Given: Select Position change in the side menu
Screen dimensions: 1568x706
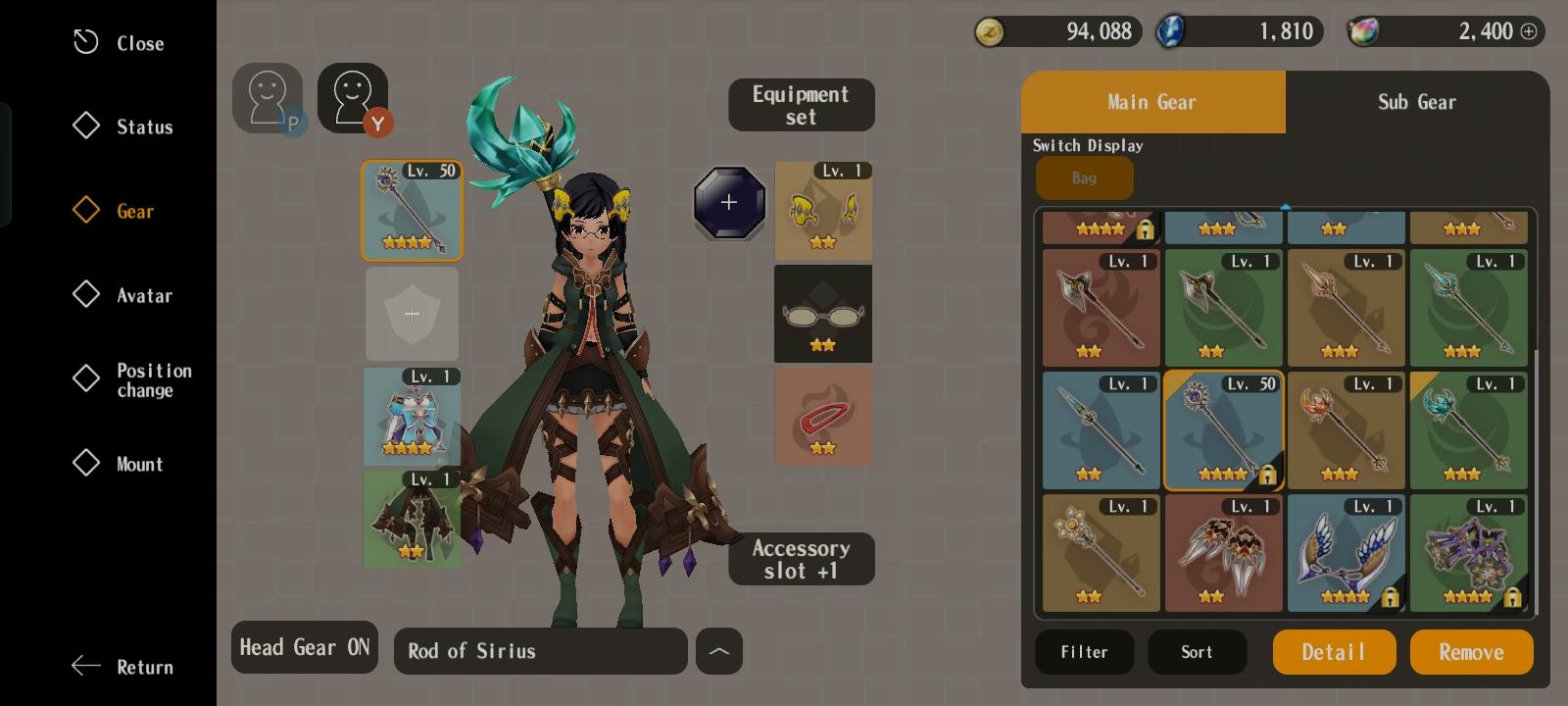Looking at the screenshot, I should (133, 379).
